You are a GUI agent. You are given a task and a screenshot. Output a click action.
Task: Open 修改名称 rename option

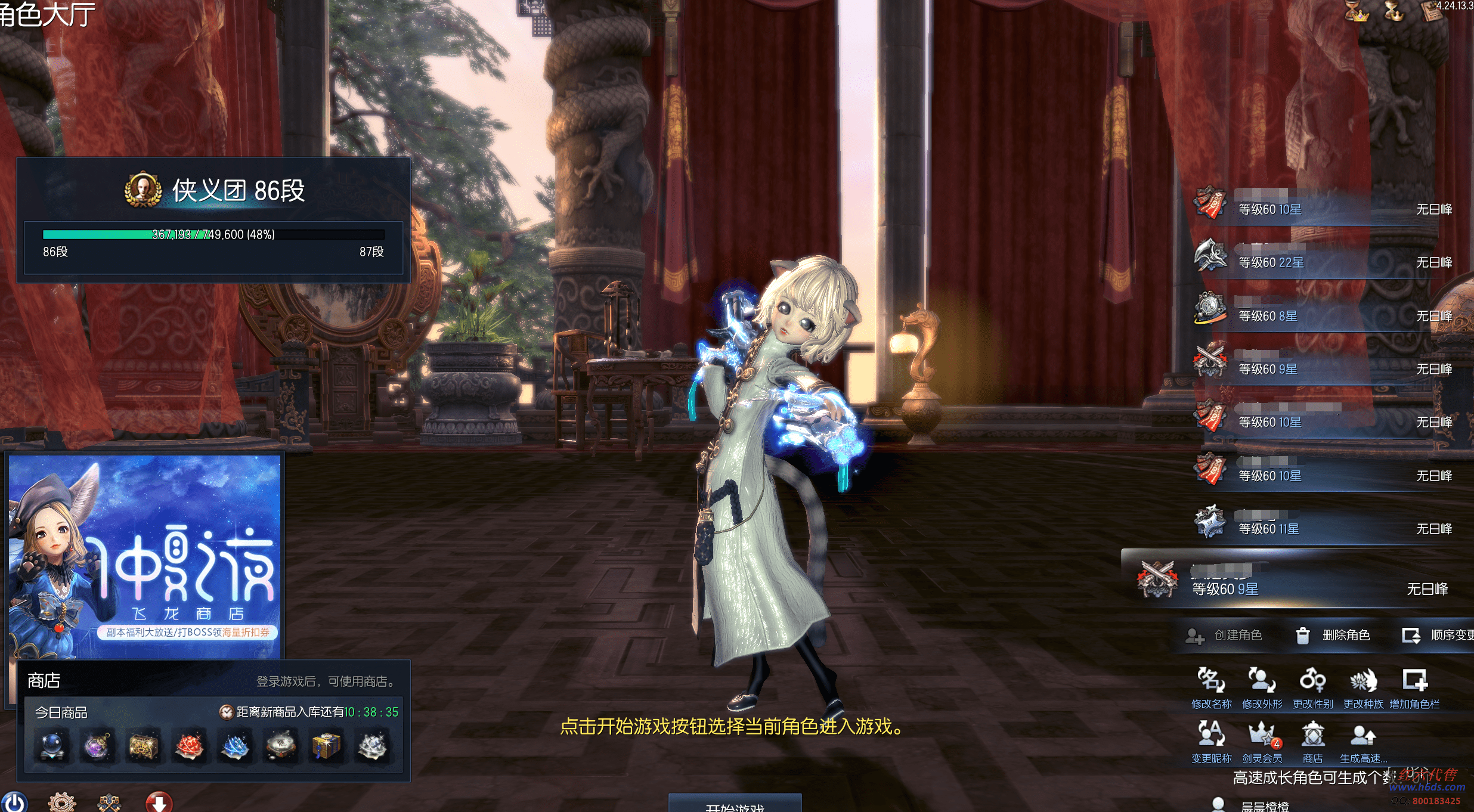tap(1211, 688)
